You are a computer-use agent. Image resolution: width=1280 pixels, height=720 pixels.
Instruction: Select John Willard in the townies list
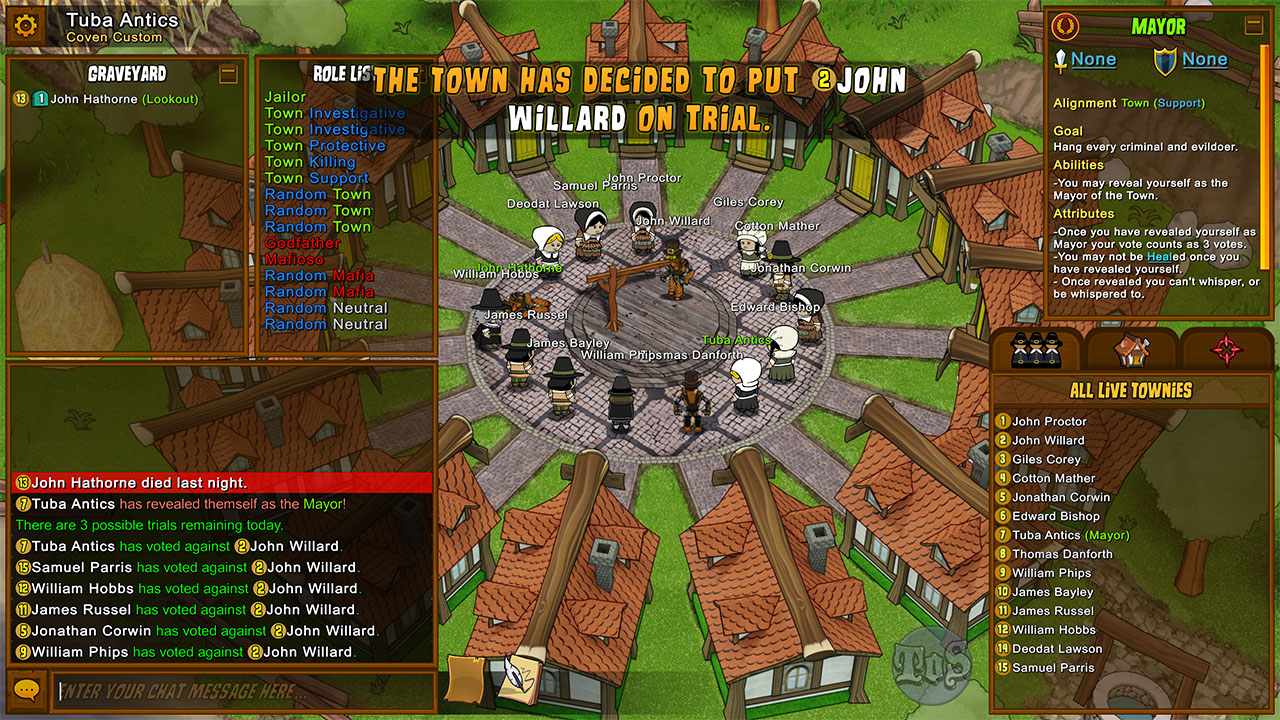1048,441
